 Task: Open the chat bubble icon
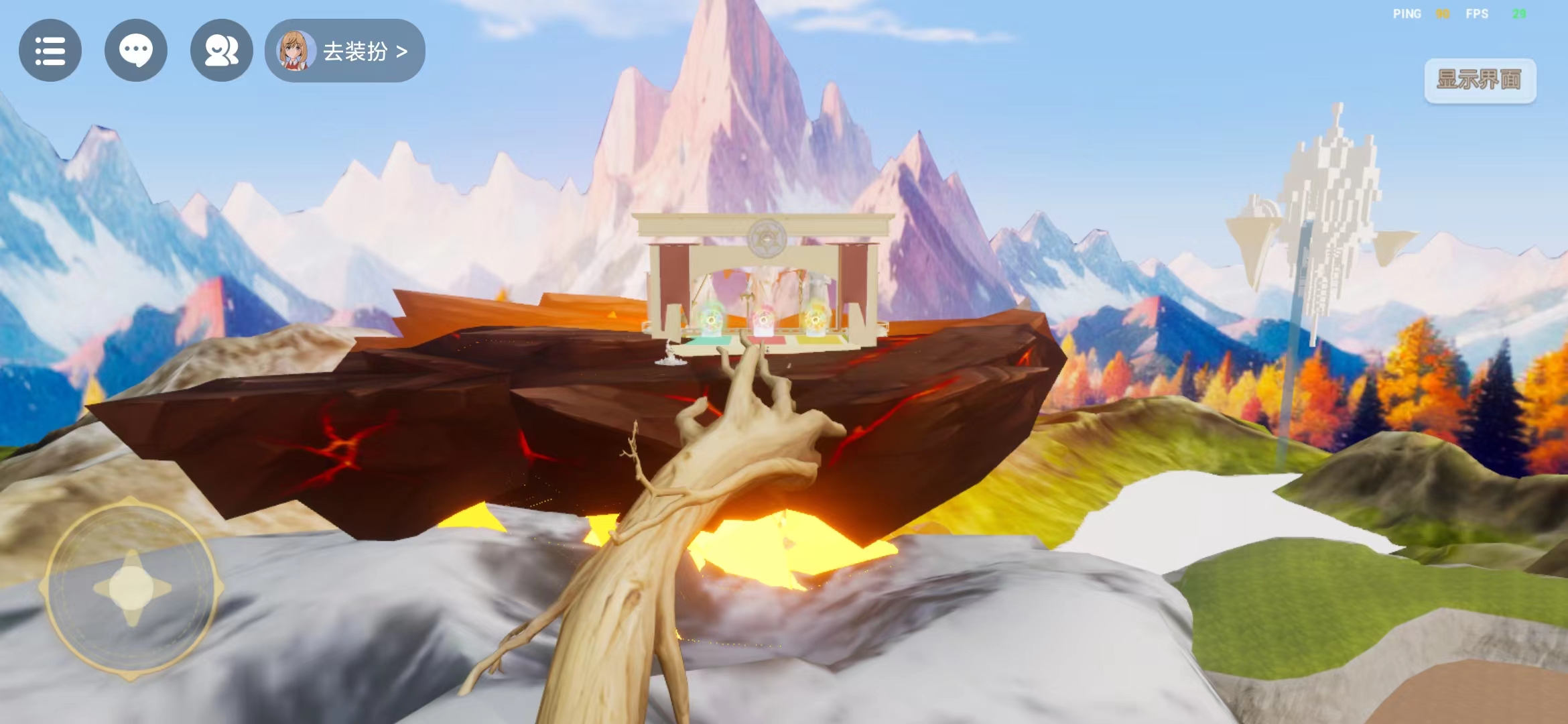136,51
